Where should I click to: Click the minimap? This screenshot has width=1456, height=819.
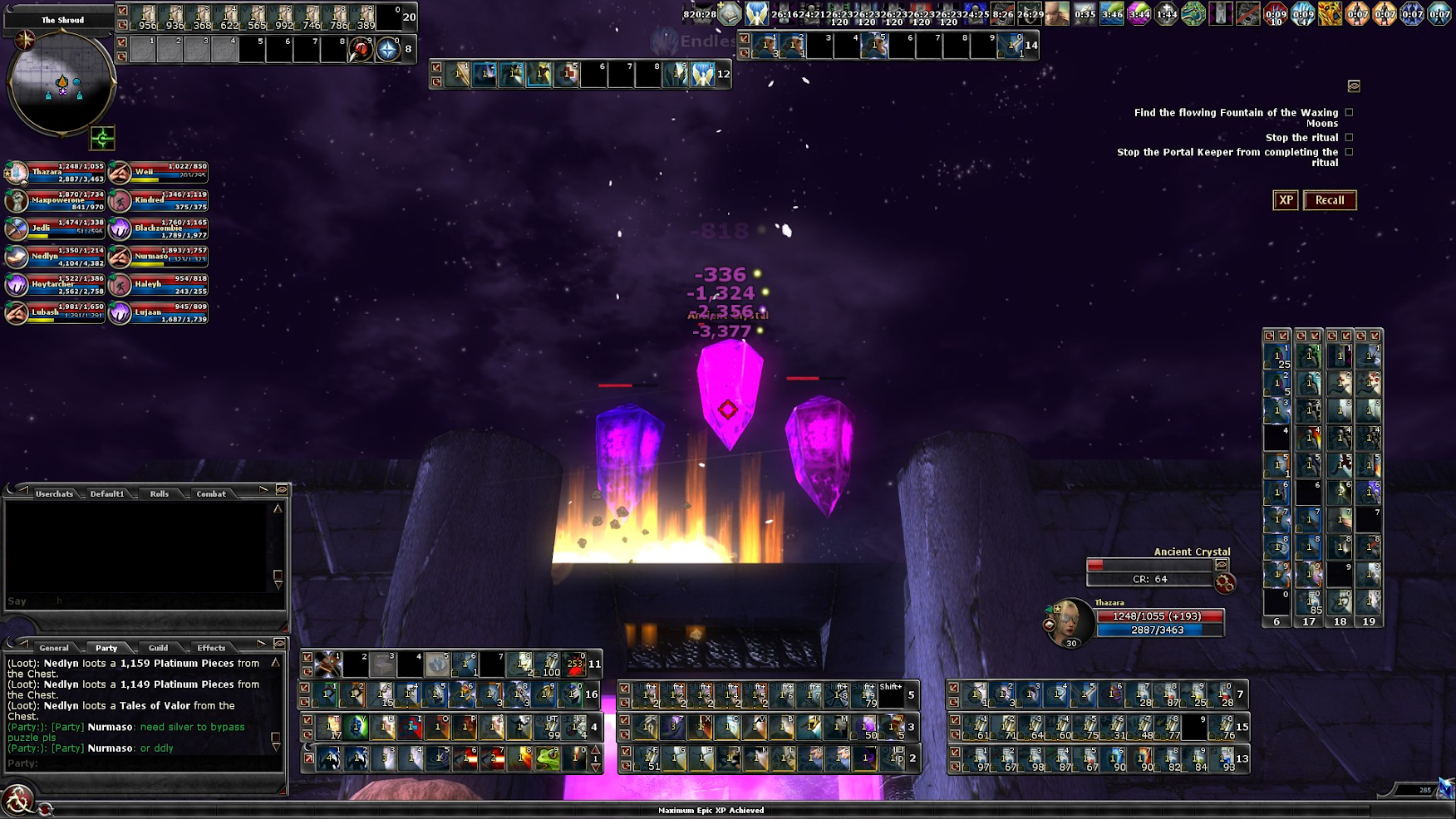[x=61, y=82]
